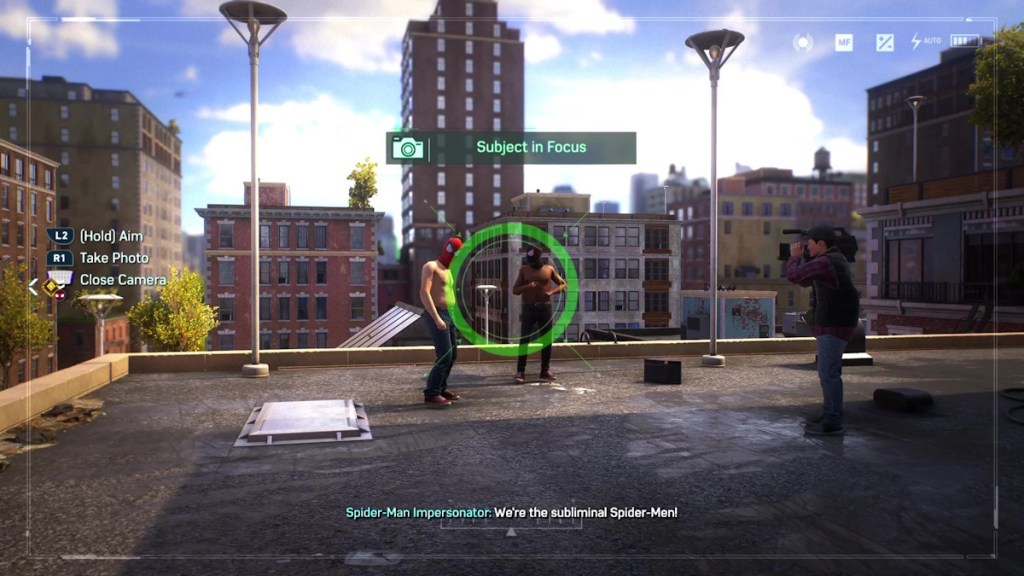Click the Subject in Focus camera banner
Viewport: 1024px width, 576px height.
point(511,148)
